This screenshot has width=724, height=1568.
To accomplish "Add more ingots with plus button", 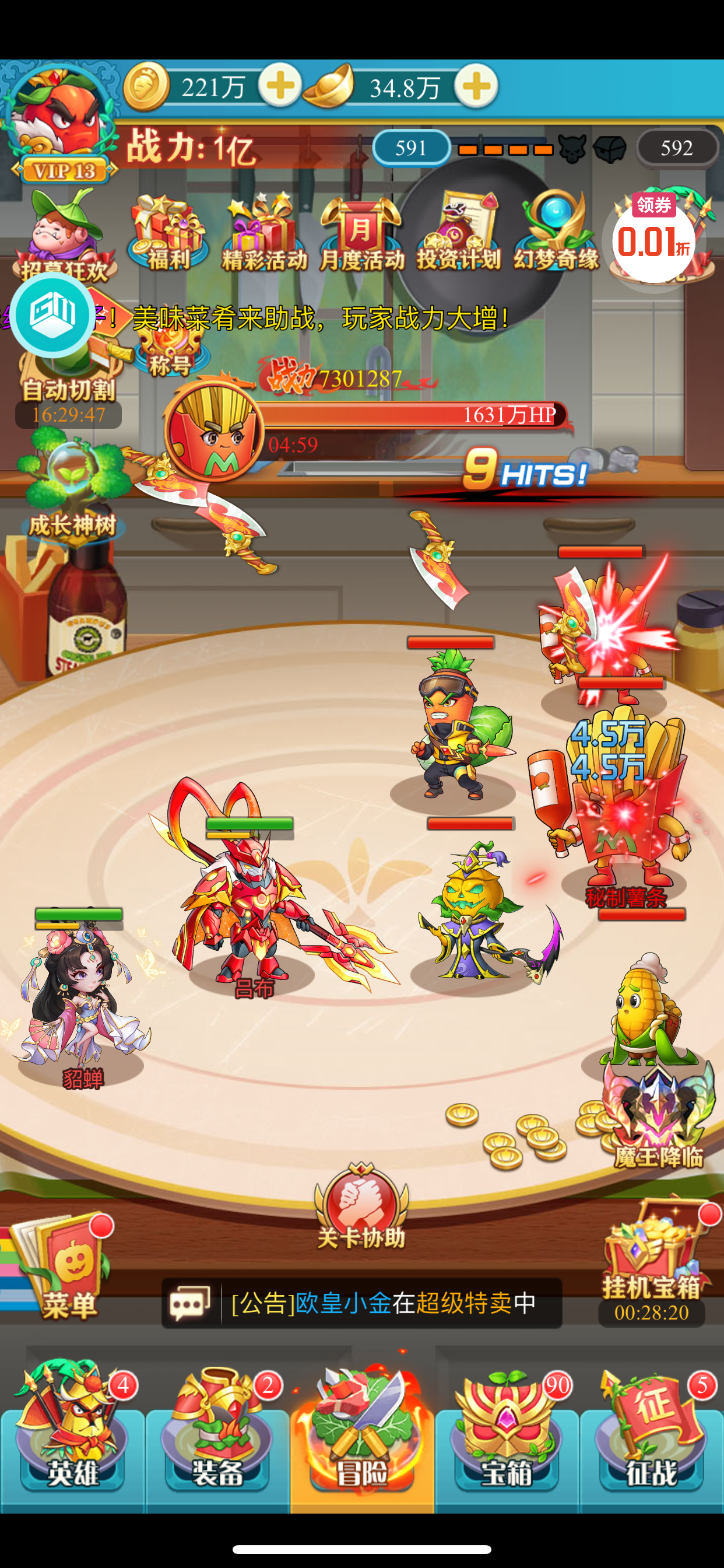I will 476,86.
